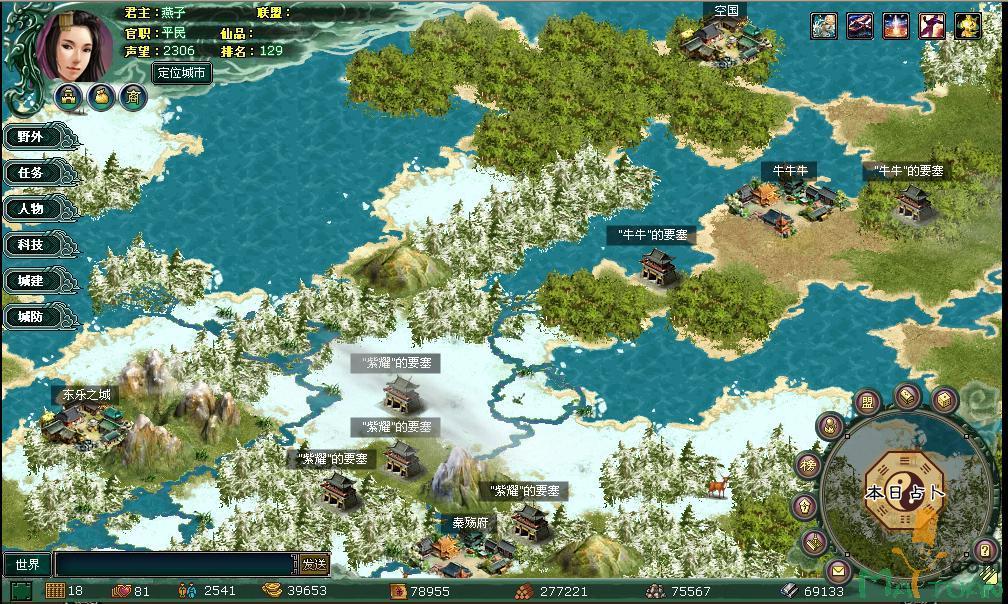The height and width of the screenshot is (604, 1008).
Task: Choose the 城建 city construction menu
Action: [x=31, y=282]
